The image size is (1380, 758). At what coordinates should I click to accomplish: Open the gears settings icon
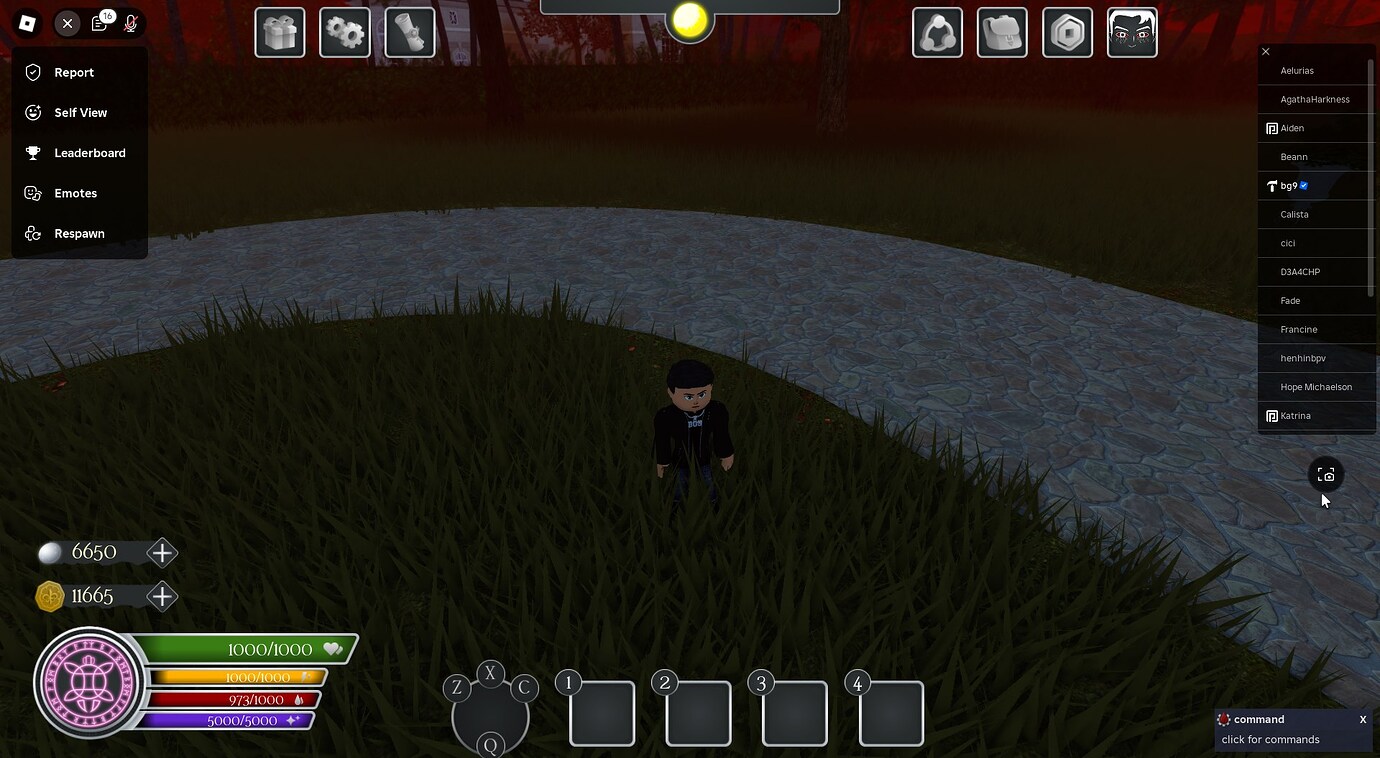pyautogui.click(x=344, y=31)
